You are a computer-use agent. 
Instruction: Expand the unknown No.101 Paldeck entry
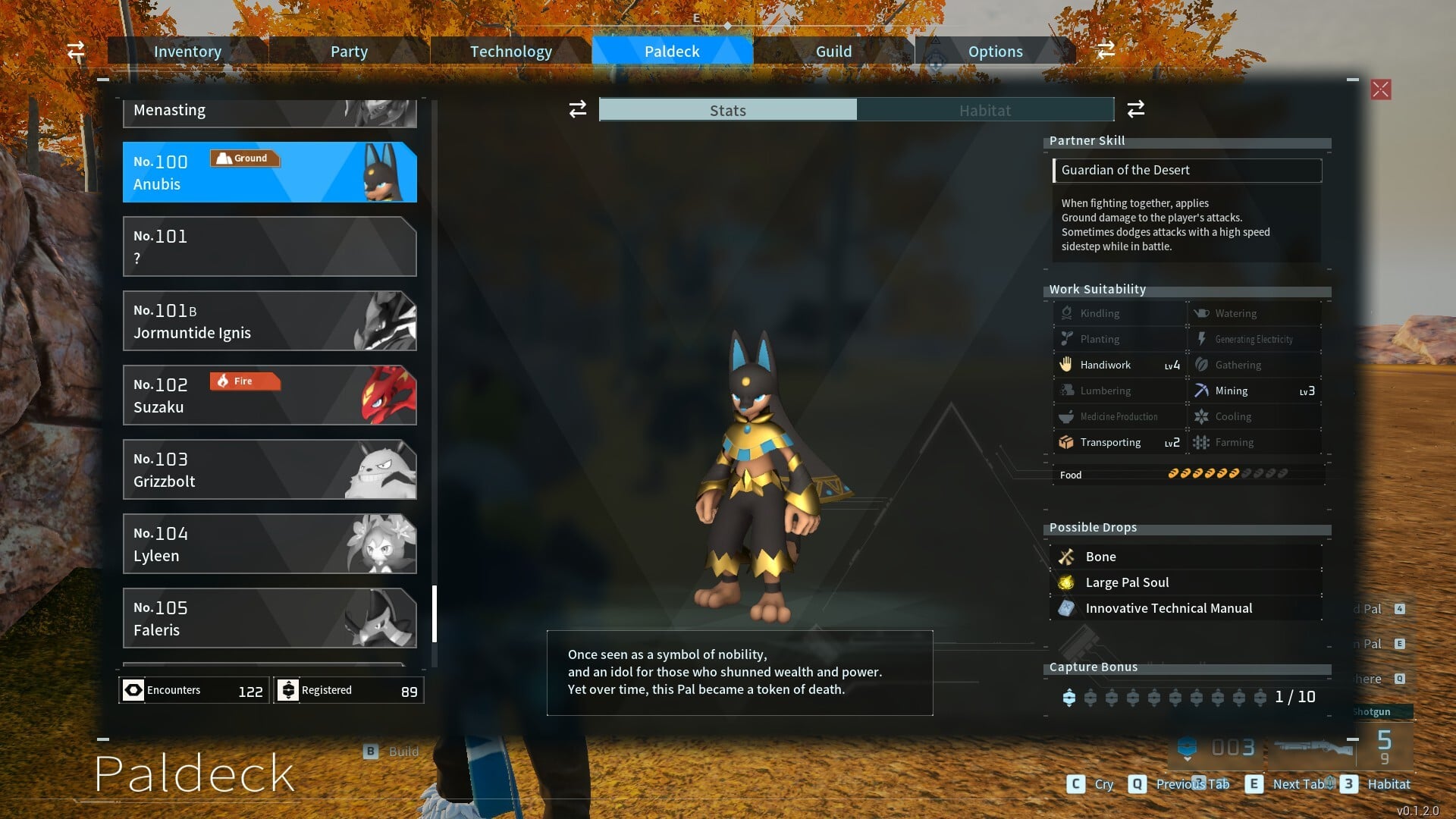(269, 246)
